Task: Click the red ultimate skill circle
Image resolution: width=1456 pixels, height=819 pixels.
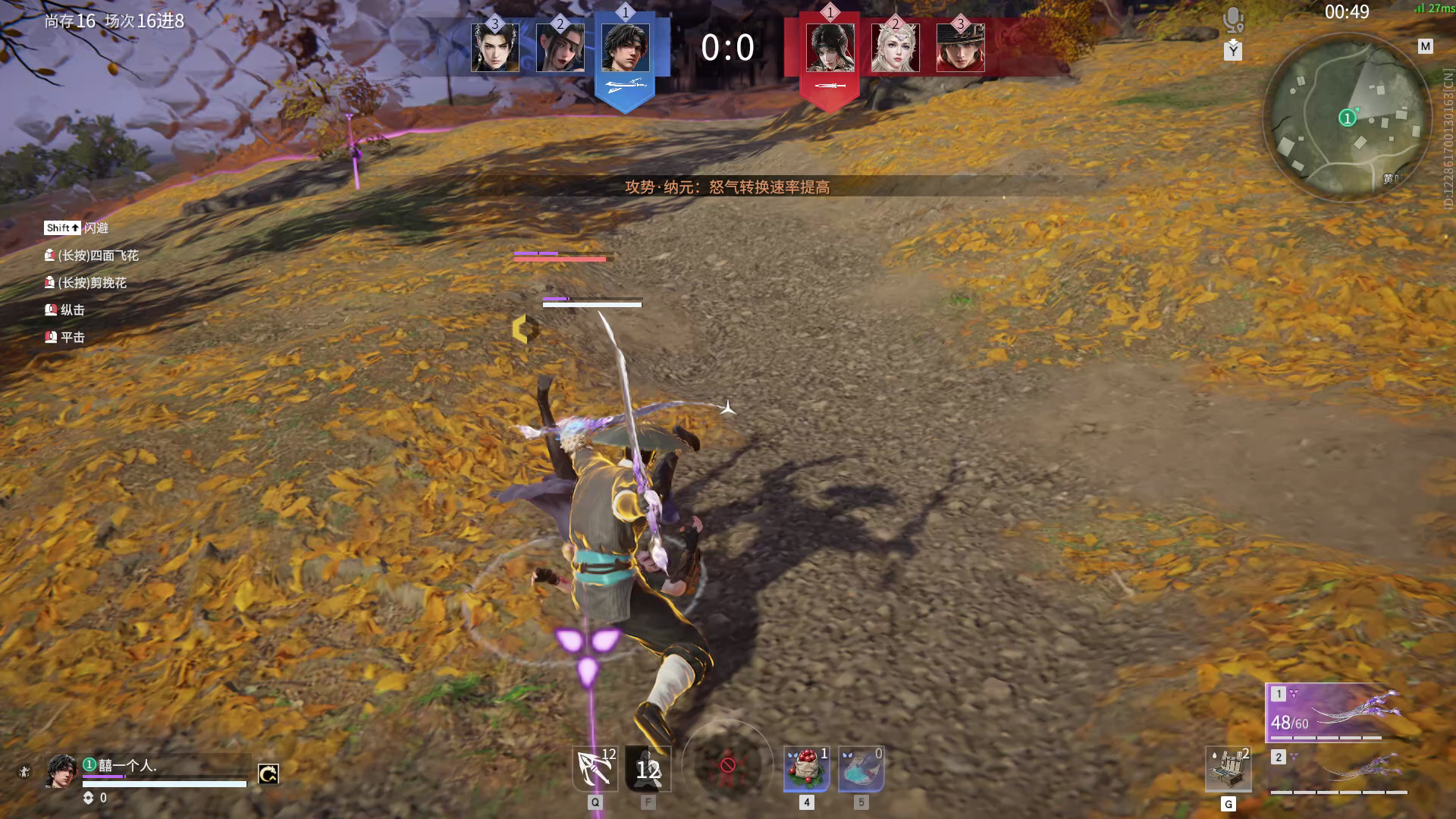Action: [728, 766]
